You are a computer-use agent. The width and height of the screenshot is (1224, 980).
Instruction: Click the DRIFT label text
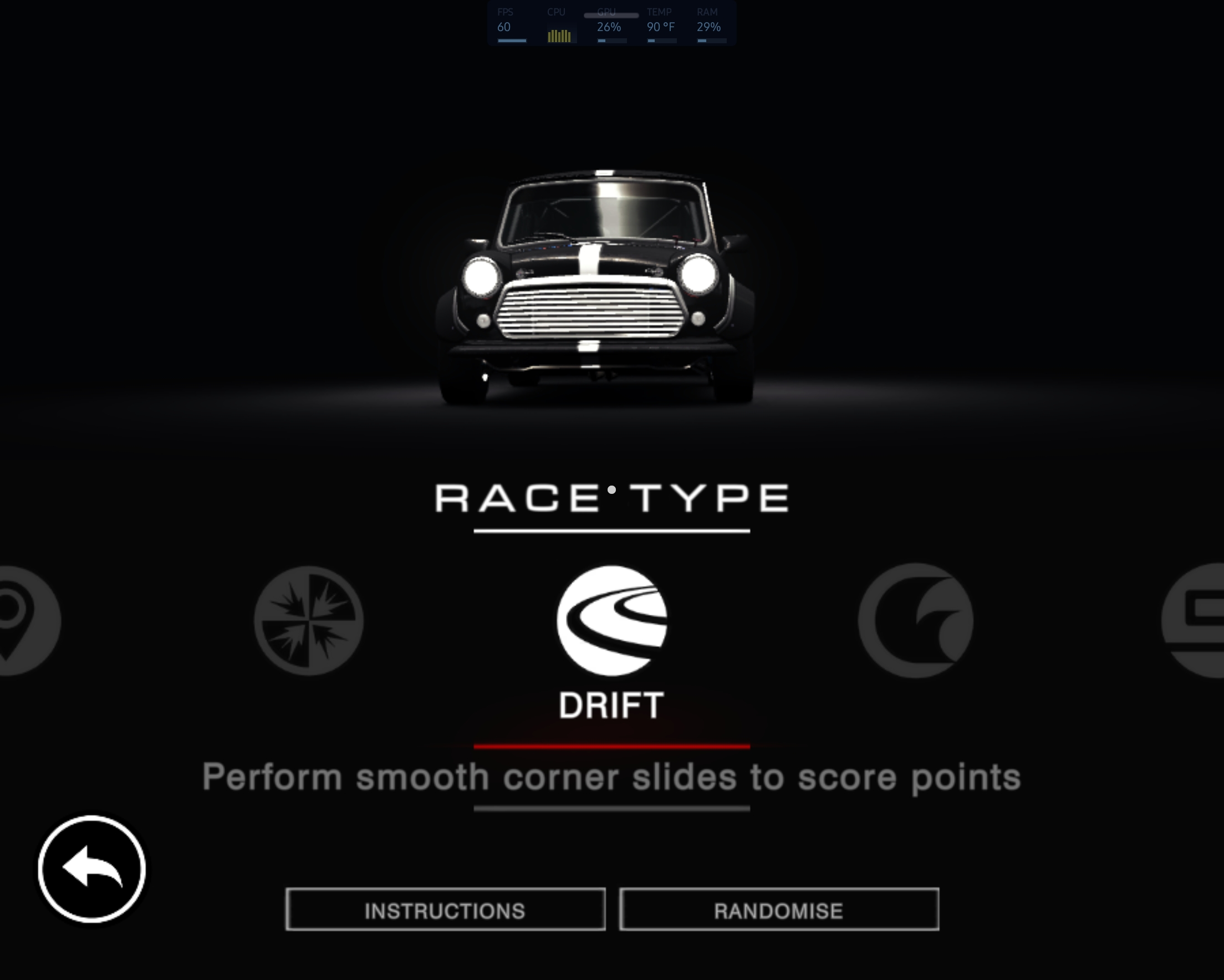click(x=611, y=704)
